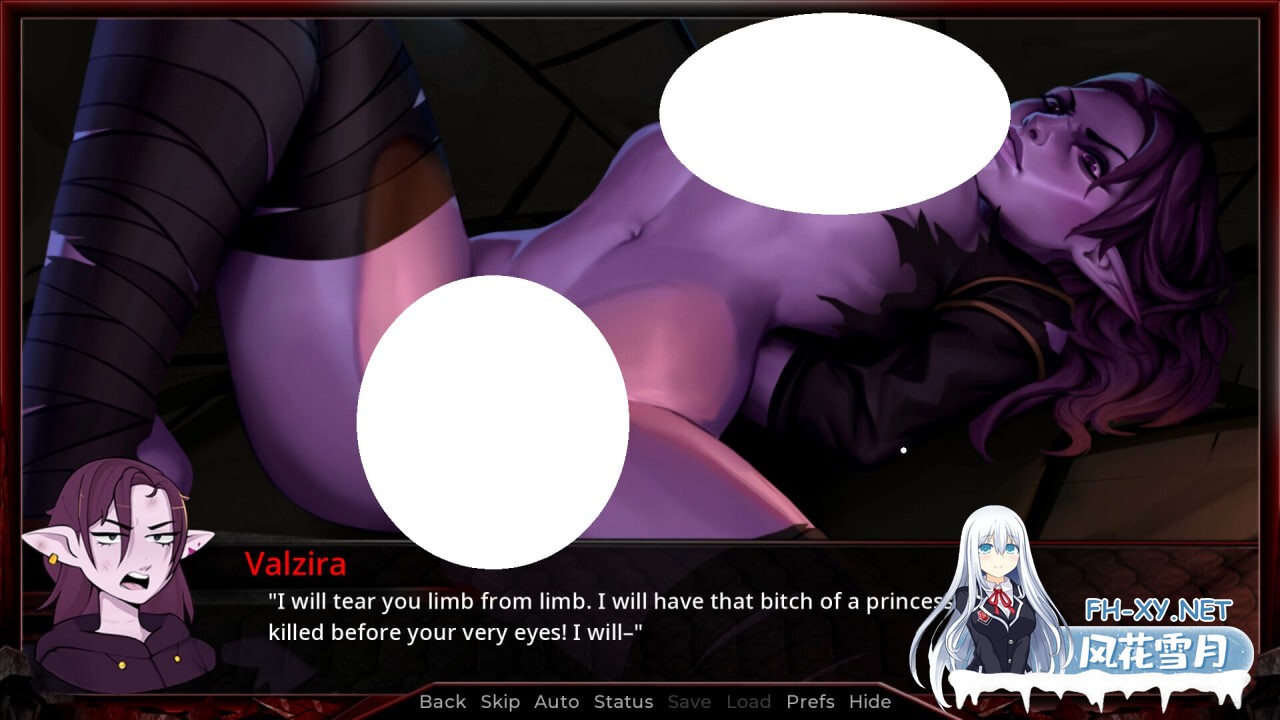Click Save to save progress
The image size is (1280, 720).
[691, 702]
